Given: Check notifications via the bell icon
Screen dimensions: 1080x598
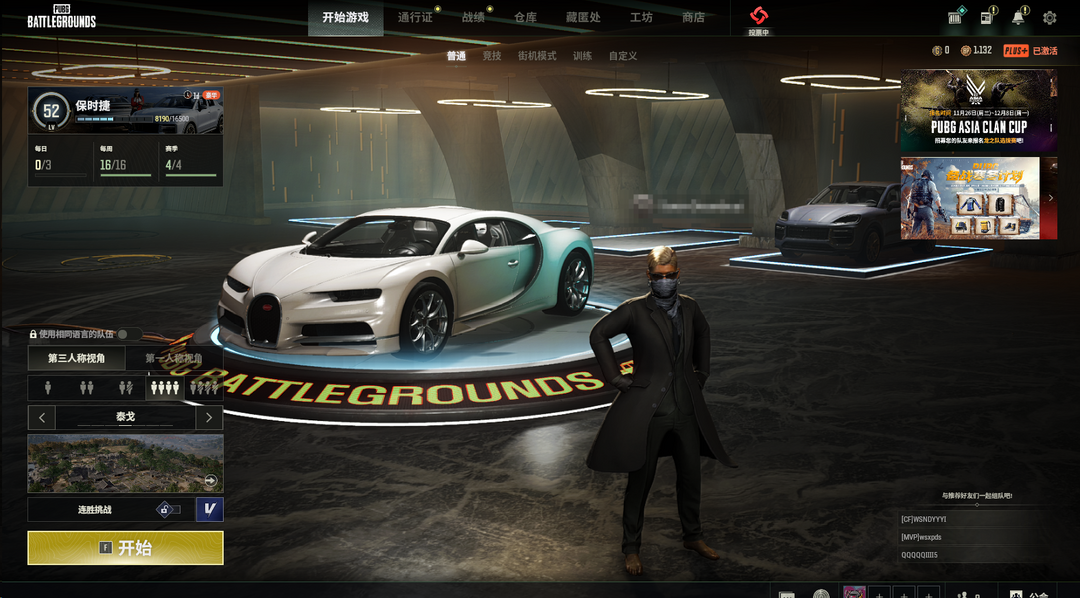Looking at the screenshot, I should [1018, 18].
